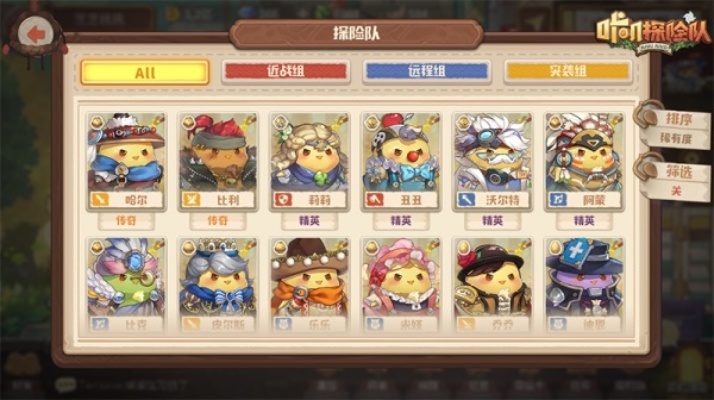Select the All filter tab

[x=145, y=72]
